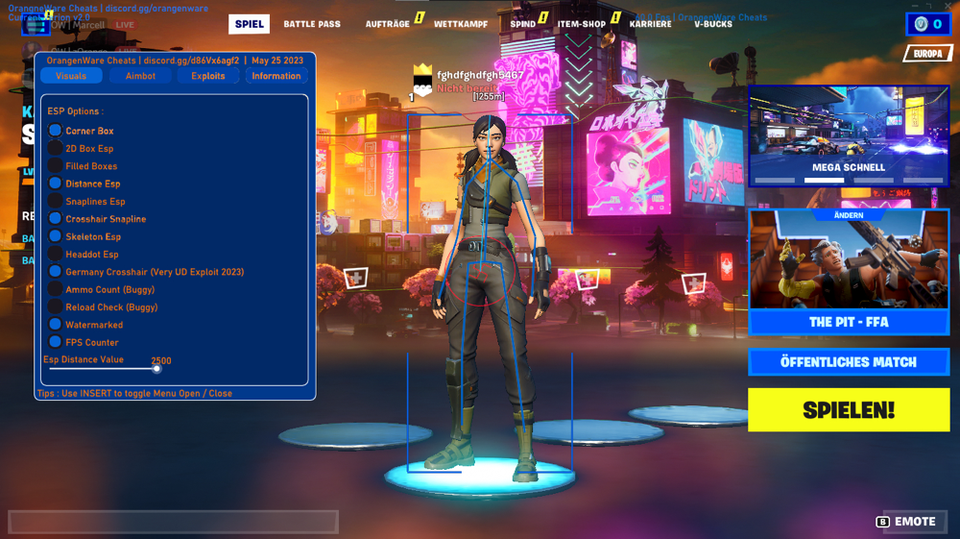The width and height of the screenshot is (960, 539).
Task: Open the emote wheel with EMOTE button
Action: click(907, 521)
